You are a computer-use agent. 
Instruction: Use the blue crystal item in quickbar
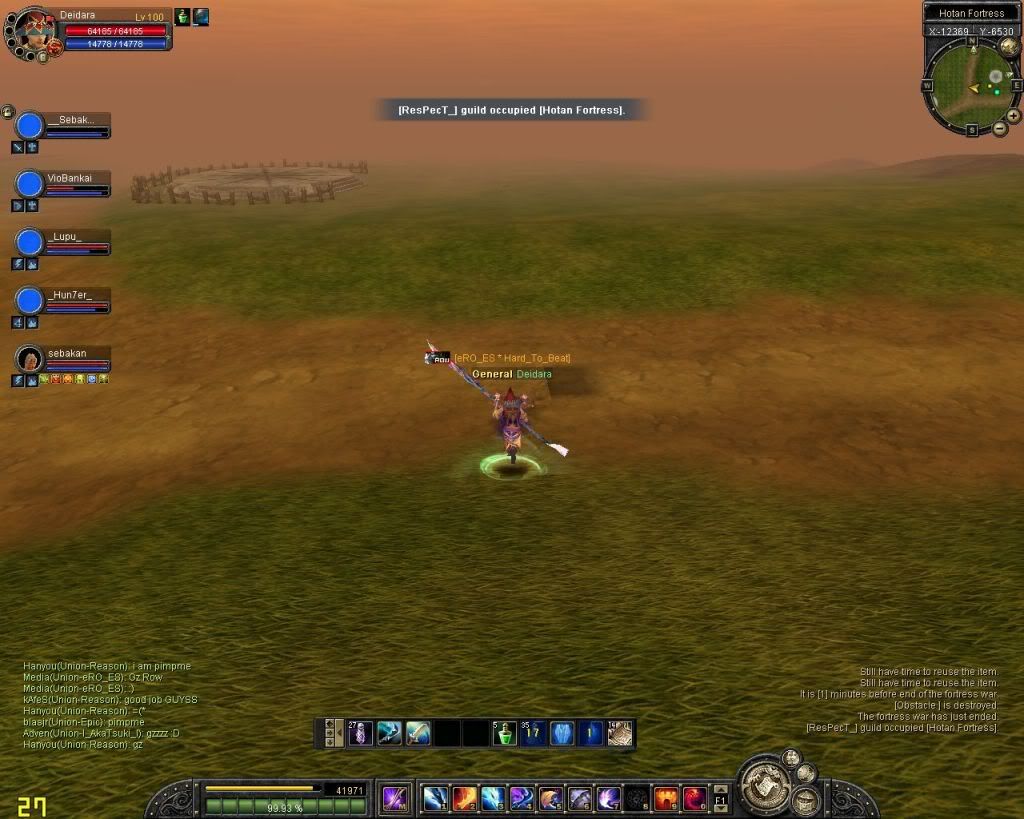563,733
